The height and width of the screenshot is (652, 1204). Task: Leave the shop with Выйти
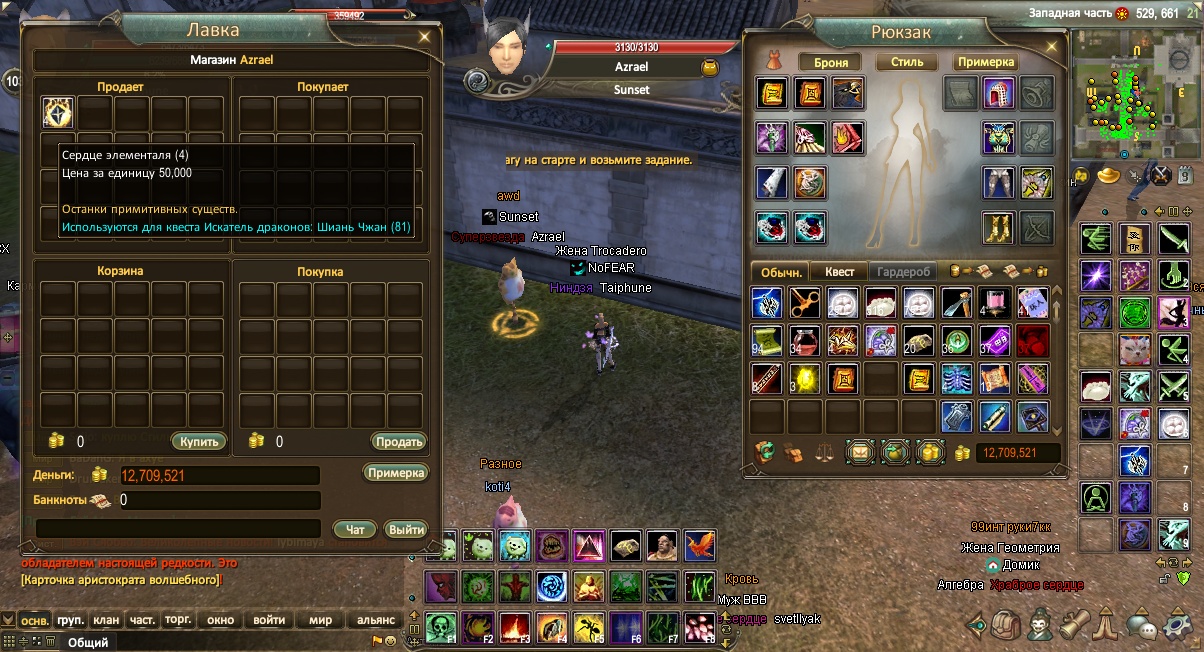click(x=406, y=529)
